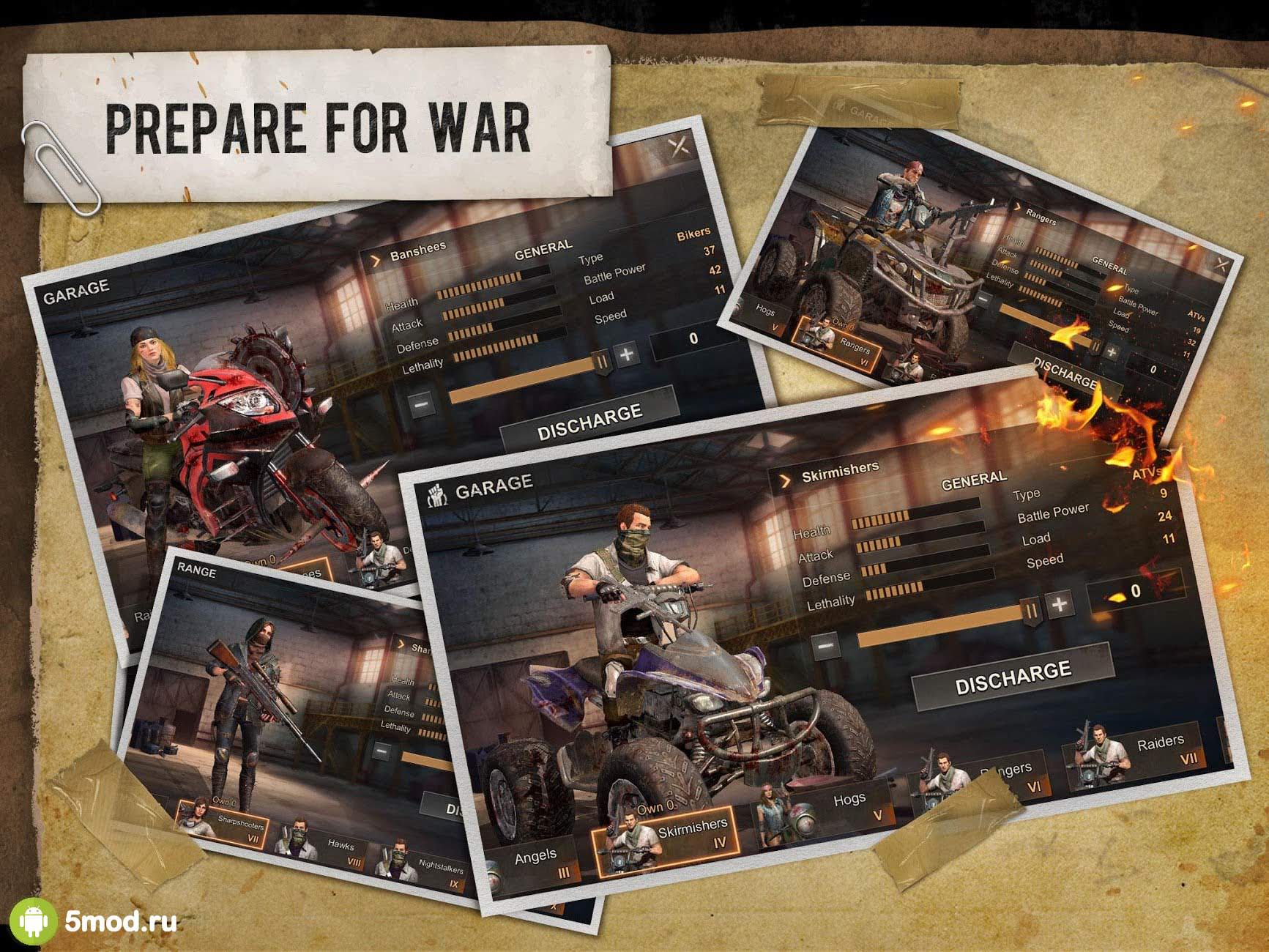Expand the Banshees name arrow
This screenshot has height=952, width=1269.
tap(376, 260)
